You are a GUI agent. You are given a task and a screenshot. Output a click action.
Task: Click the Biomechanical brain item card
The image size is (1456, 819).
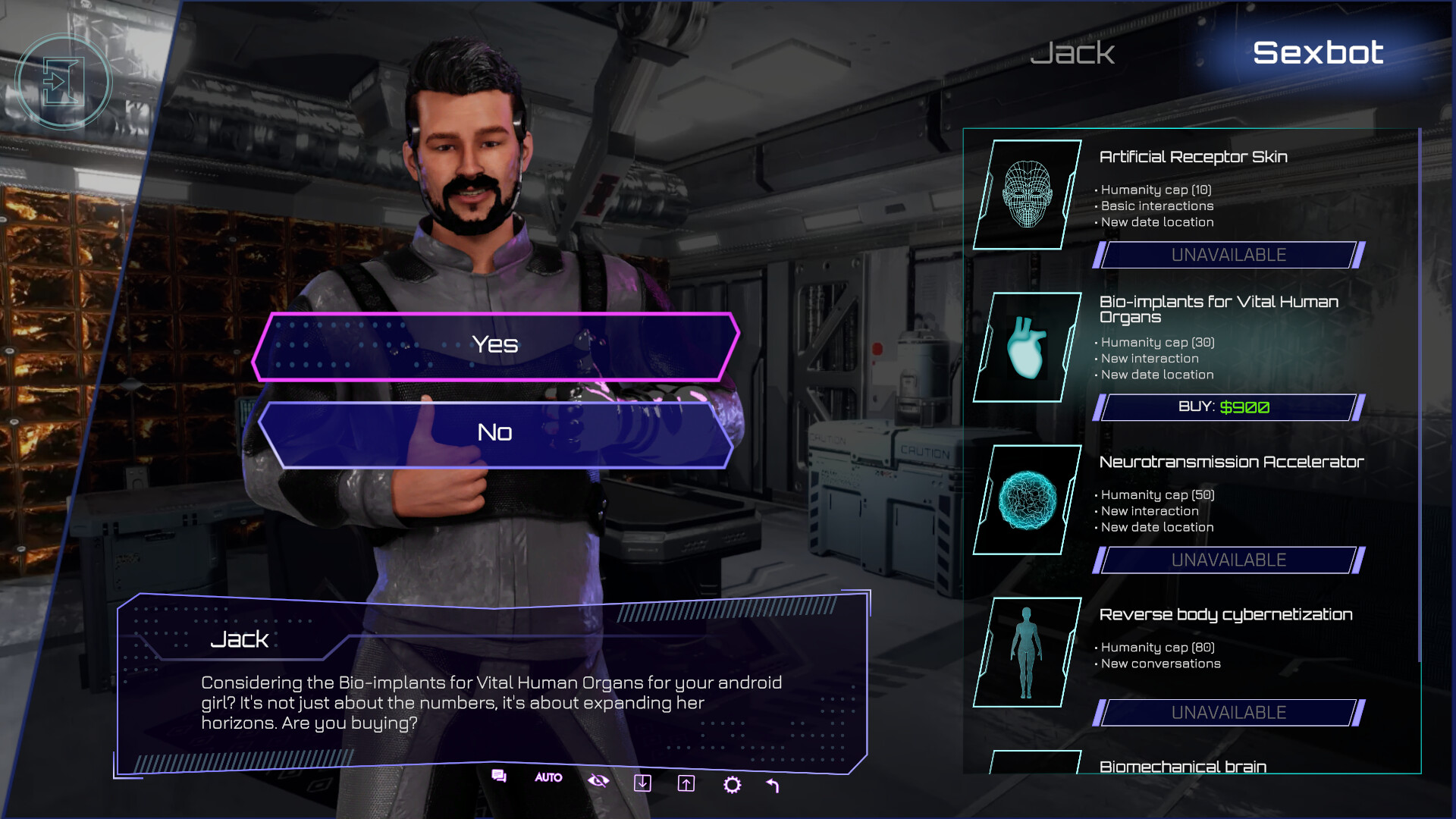[1183, 767]
